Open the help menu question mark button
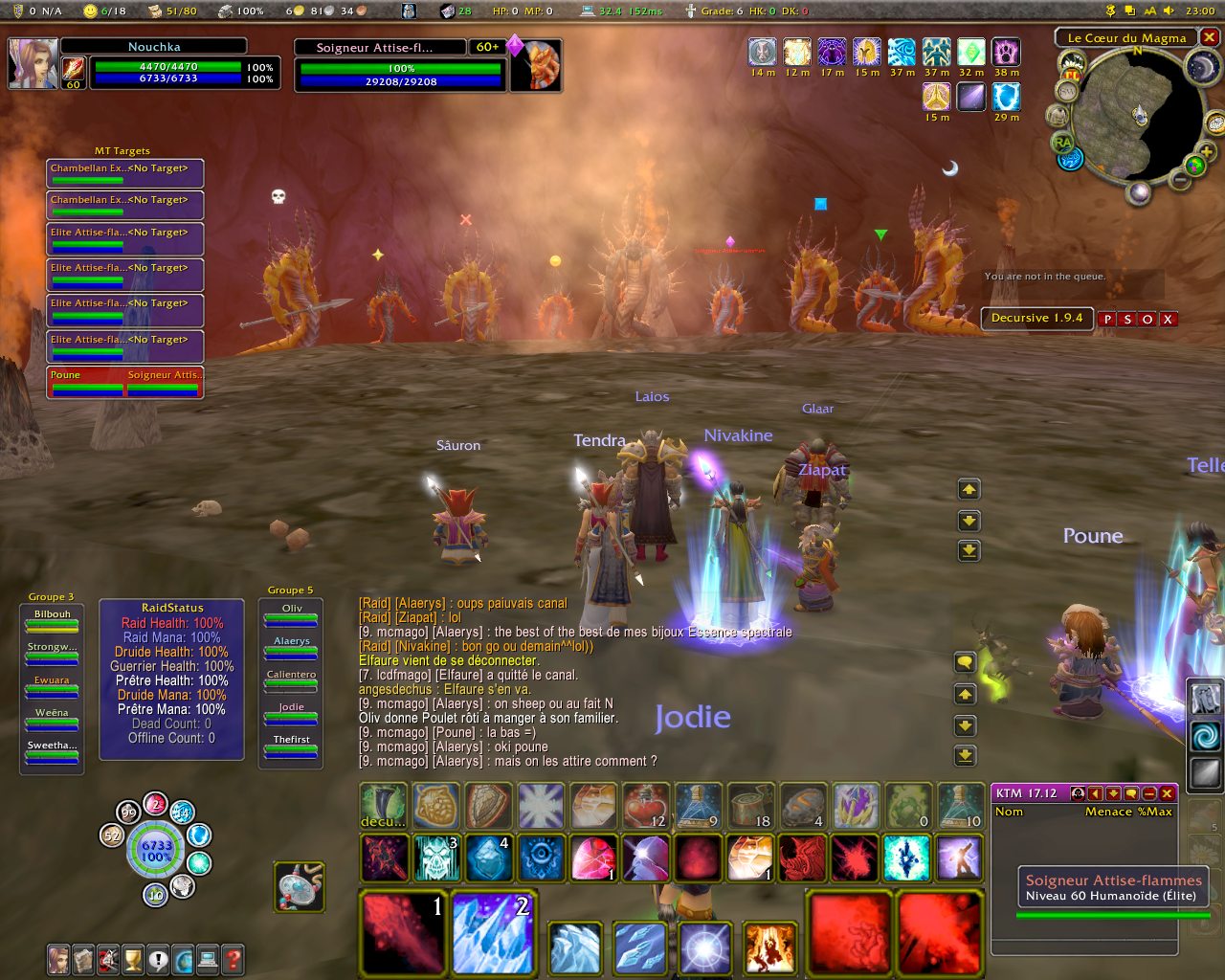This screenshot has width=1225, height=980. 233,959
